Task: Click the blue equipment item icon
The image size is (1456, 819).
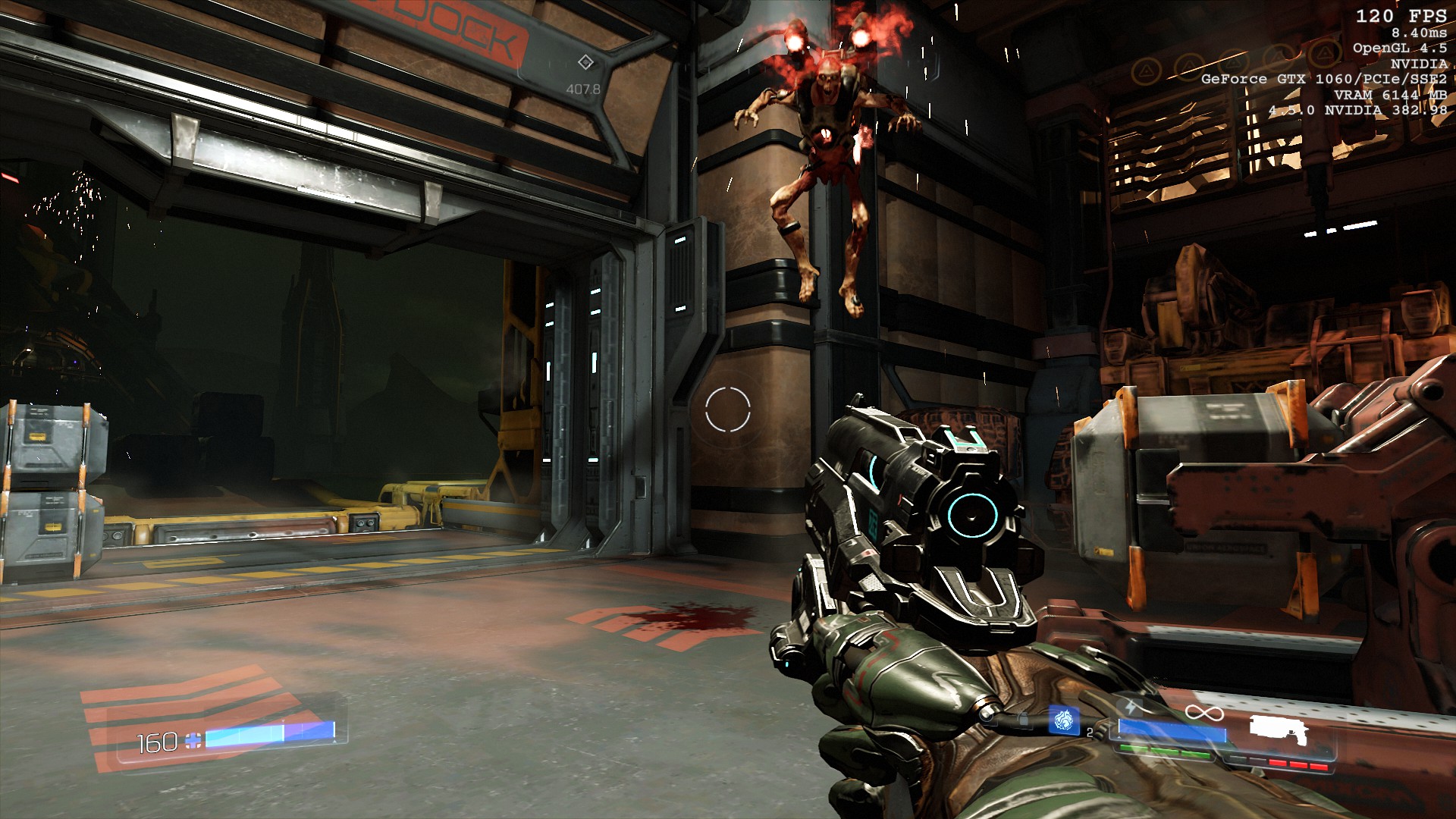Action: pos(1063,720)
